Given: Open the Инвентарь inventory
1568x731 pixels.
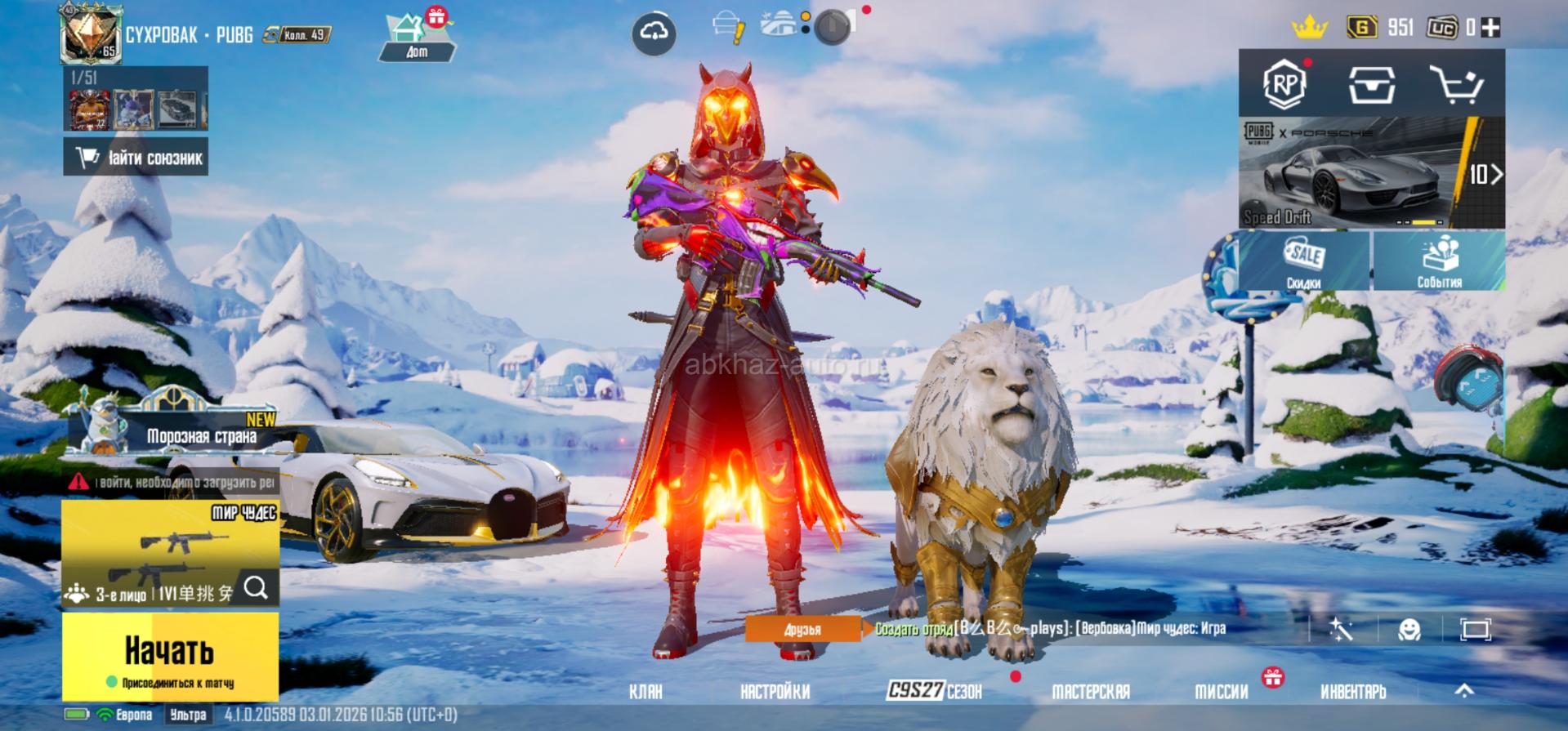Looking at the screenshot, I should [x=1353, y=692].
